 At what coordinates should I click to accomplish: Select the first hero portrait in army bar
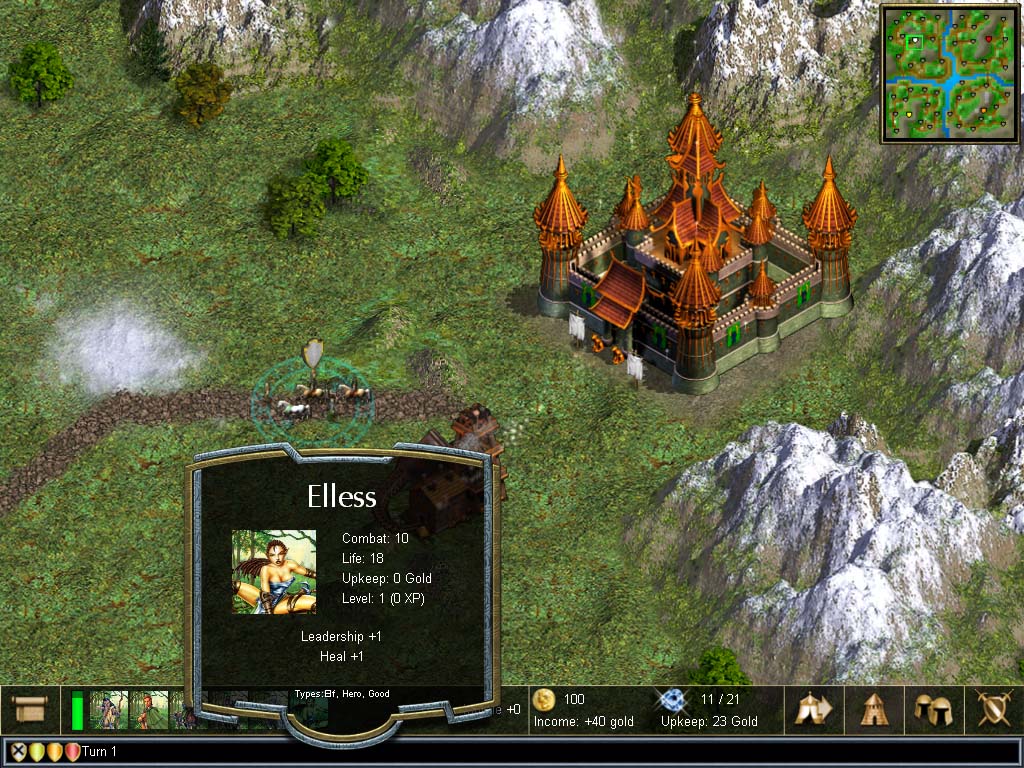[x=109, y=710]
